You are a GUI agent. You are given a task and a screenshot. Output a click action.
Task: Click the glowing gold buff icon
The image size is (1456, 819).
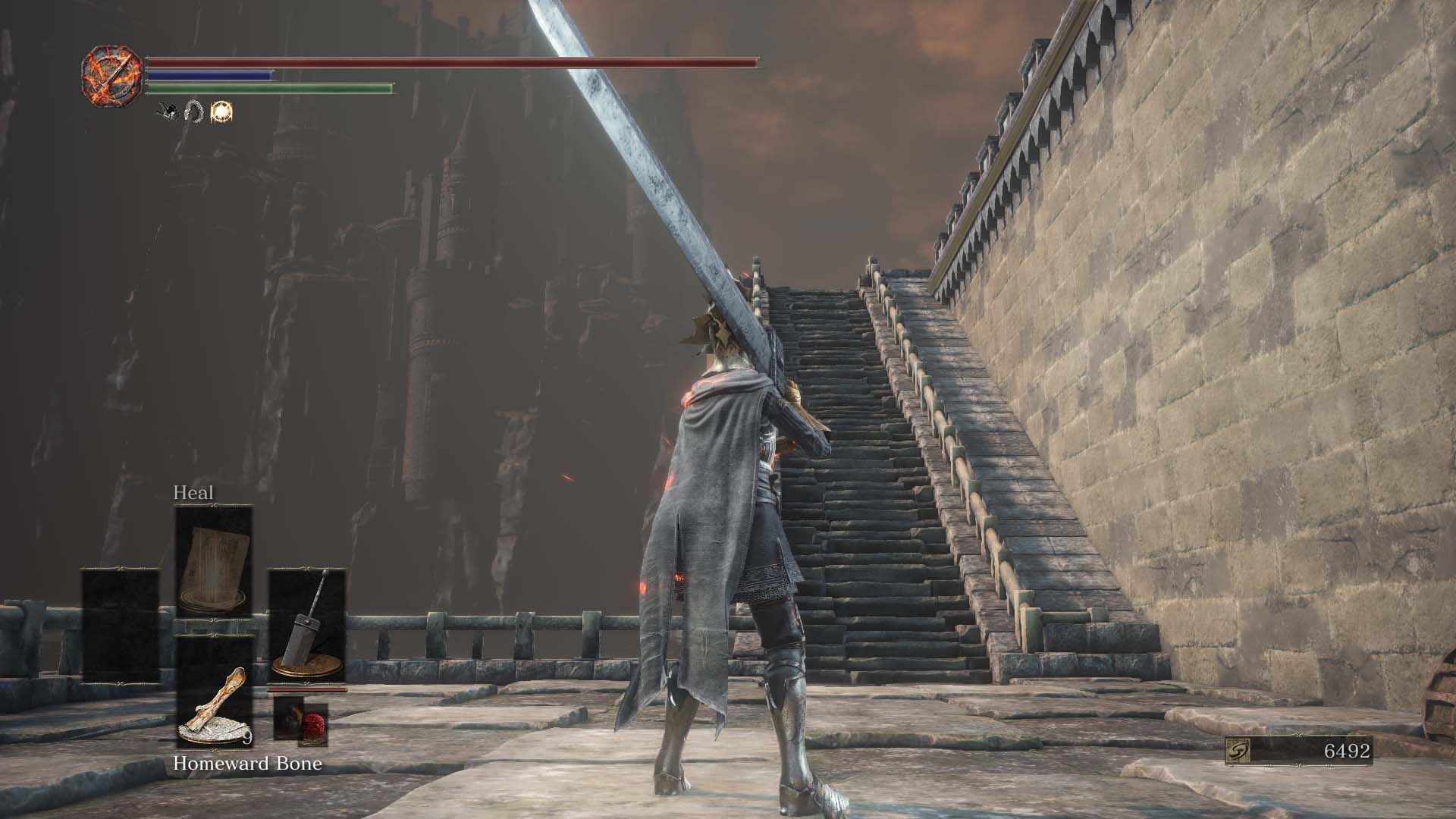click(x=220, y=111)
